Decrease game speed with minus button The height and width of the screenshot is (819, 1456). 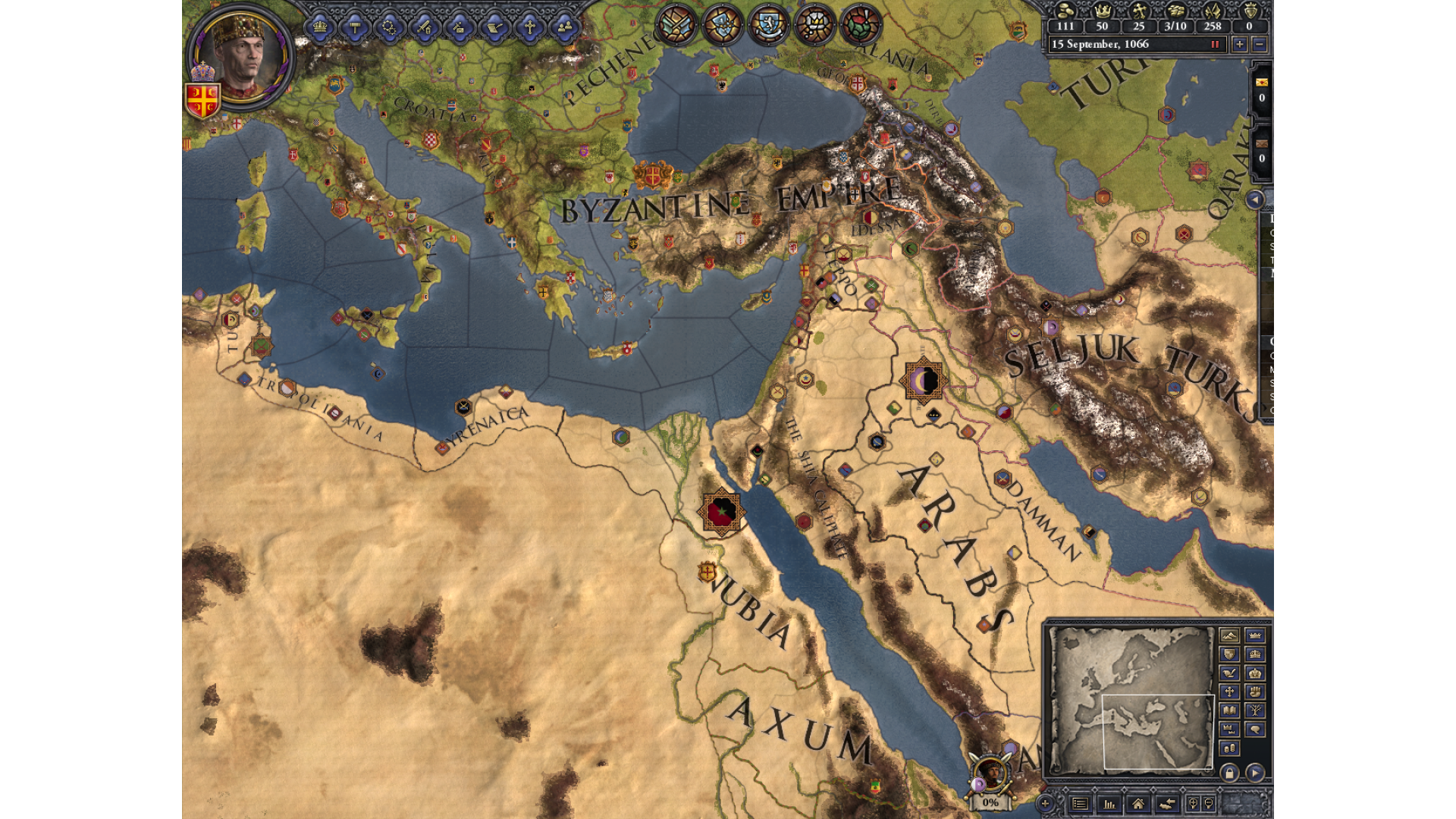pyautogui.click(x=1260, y=44)
